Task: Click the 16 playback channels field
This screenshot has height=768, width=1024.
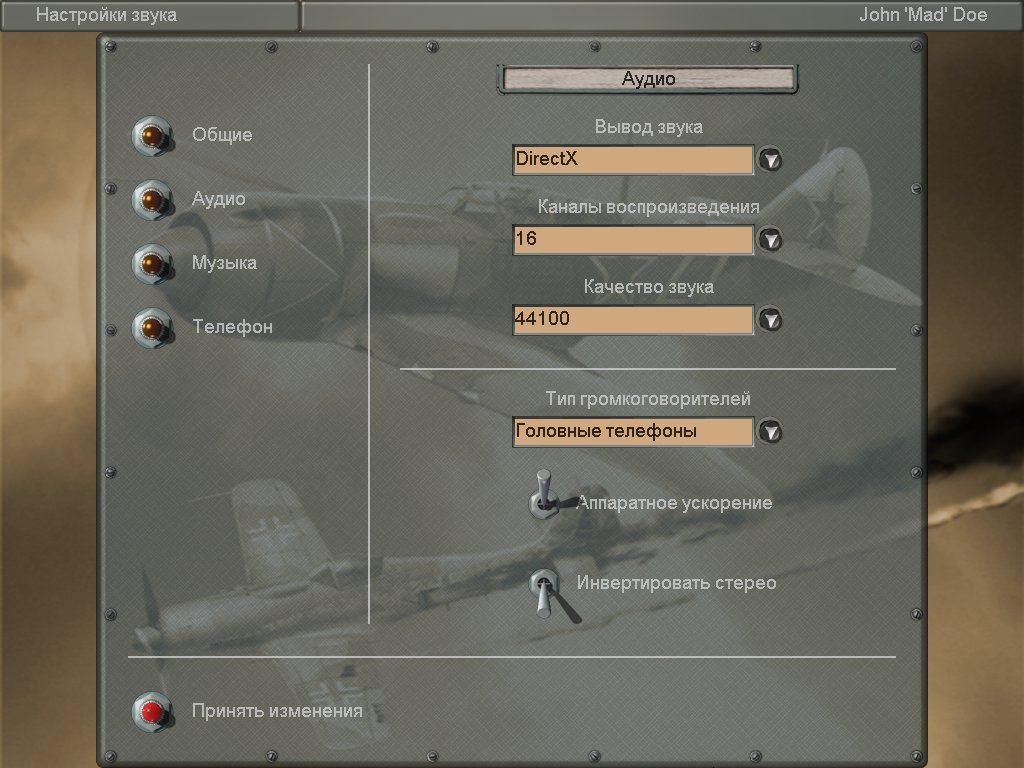Action: [632, 240]
